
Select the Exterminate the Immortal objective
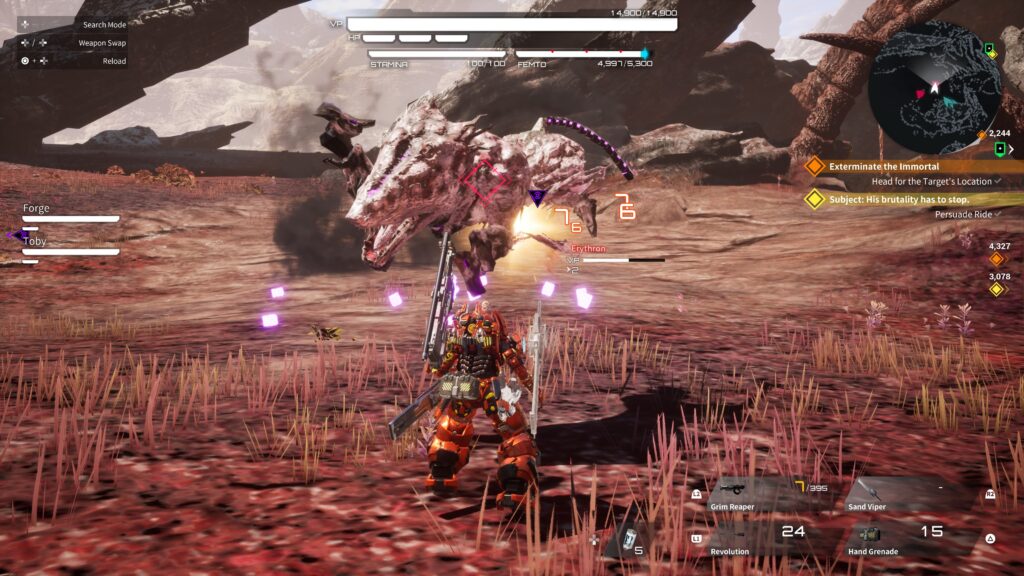tap(883, 166)
